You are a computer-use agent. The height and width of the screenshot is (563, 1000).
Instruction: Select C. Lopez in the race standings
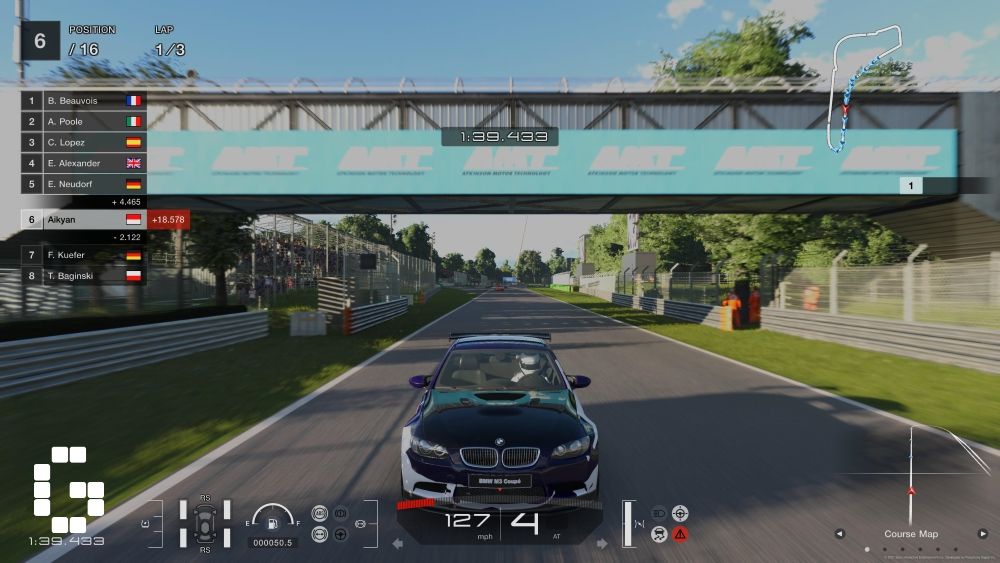[84, 143]
